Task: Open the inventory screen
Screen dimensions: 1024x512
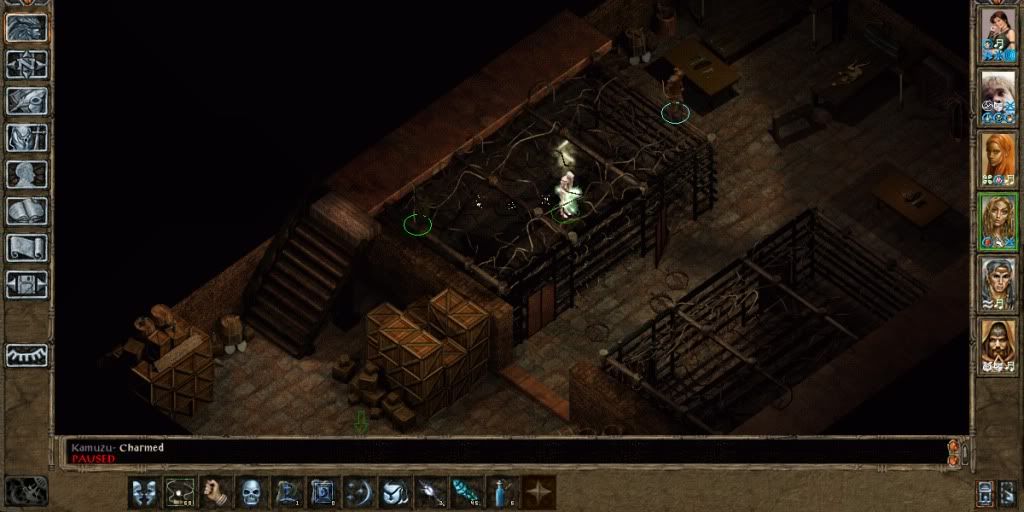Action: pos(28,137)
